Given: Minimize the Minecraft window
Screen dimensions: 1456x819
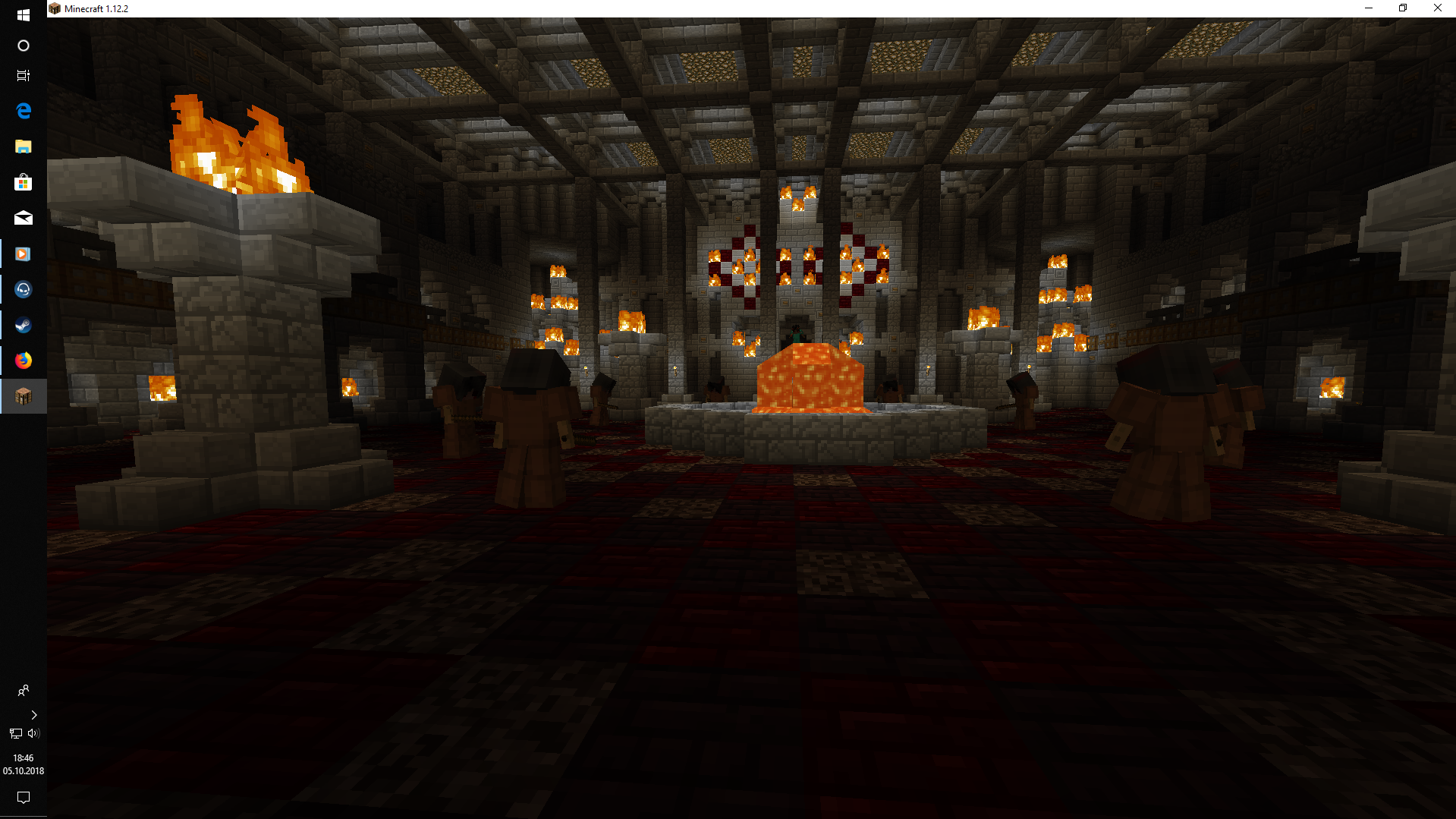Looking at the screenshot, I should click(x=1369, y=8).
